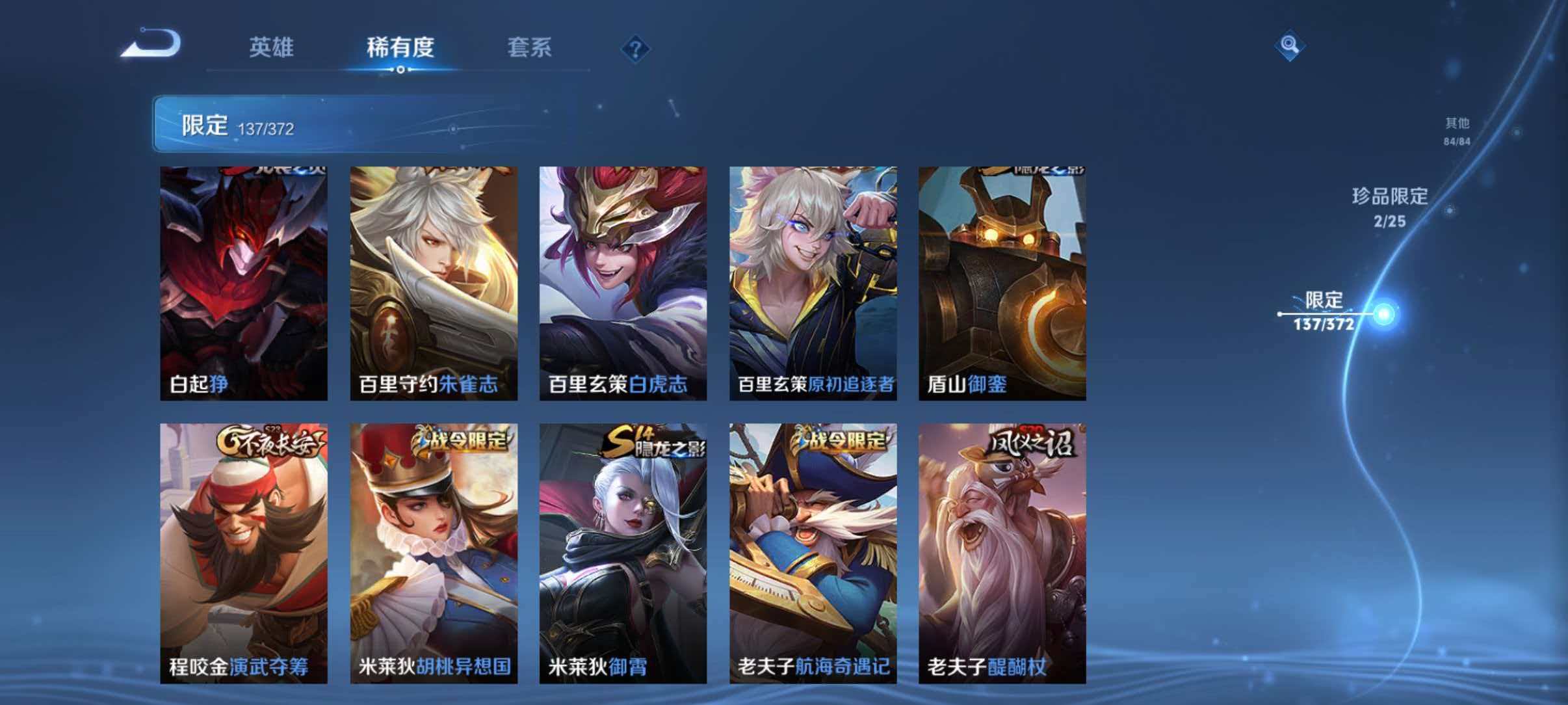The height and width of the screenshot is (705, 1568).
Task: Open the help question mark icon
Action: (x=636, y=47)
